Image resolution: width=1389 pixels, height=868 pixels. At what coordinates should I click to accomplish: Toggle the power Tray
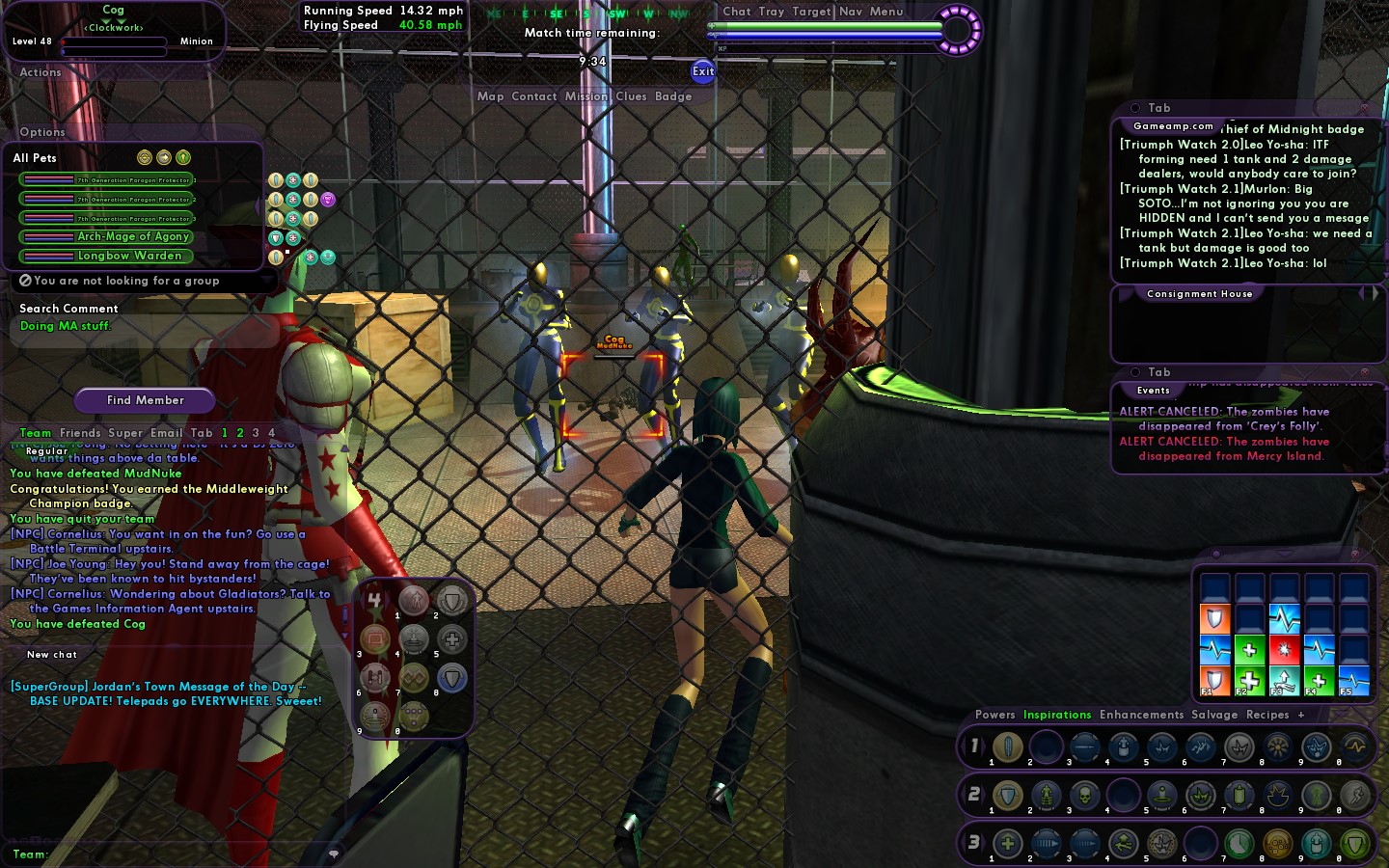772,12
